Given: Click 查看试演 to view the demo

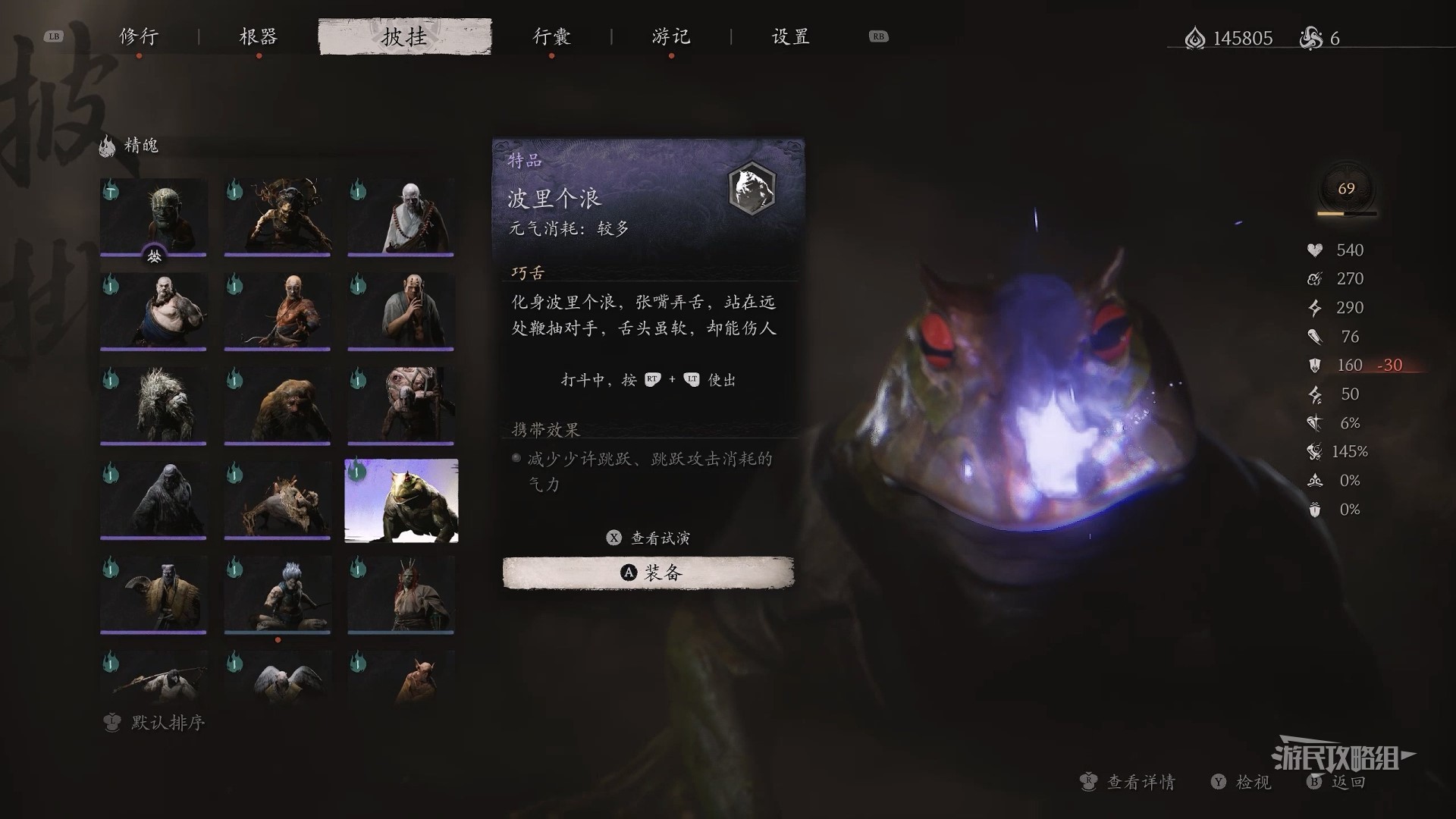Looking at the screenshot, I should (649, 538).
